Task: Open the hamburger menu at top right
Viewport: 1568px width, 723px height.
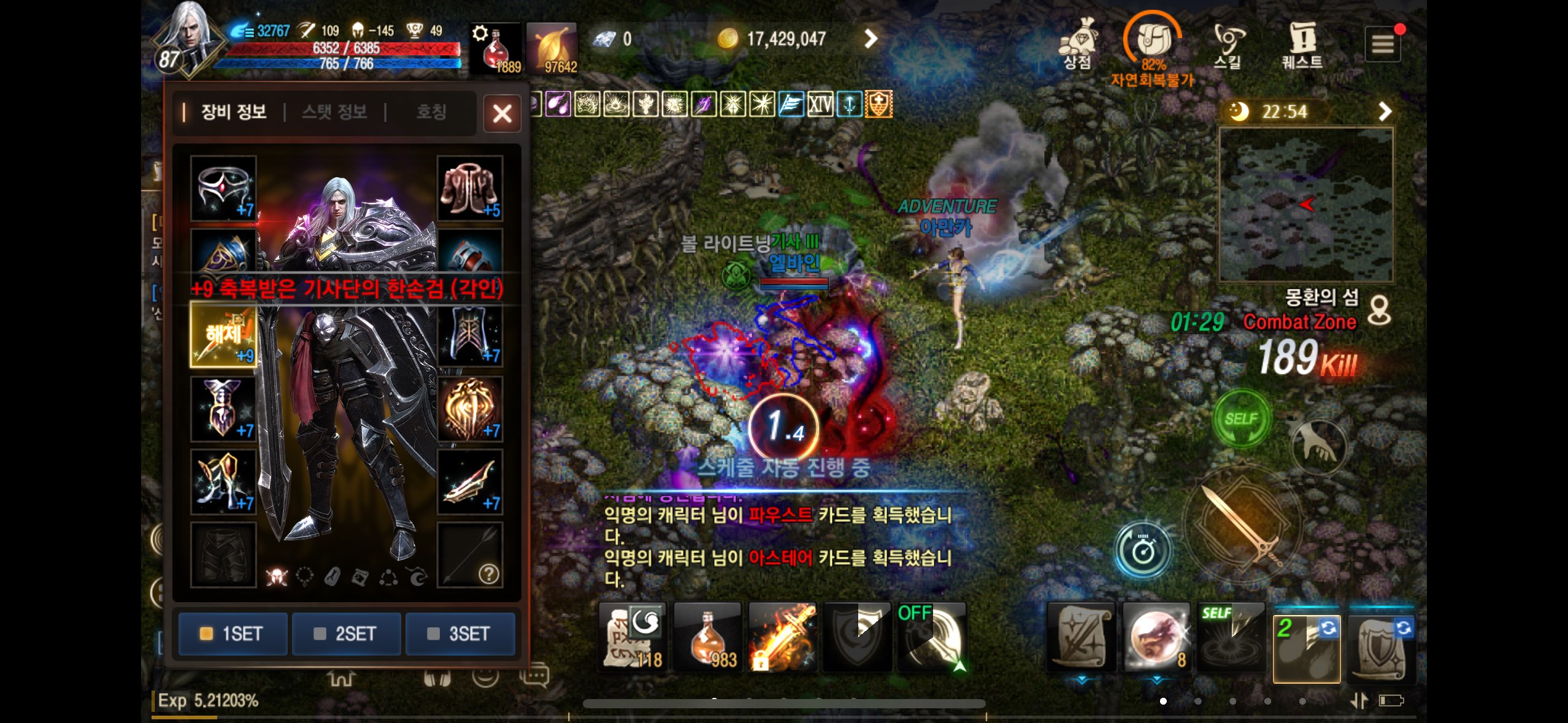Action: pos(1383,44)
